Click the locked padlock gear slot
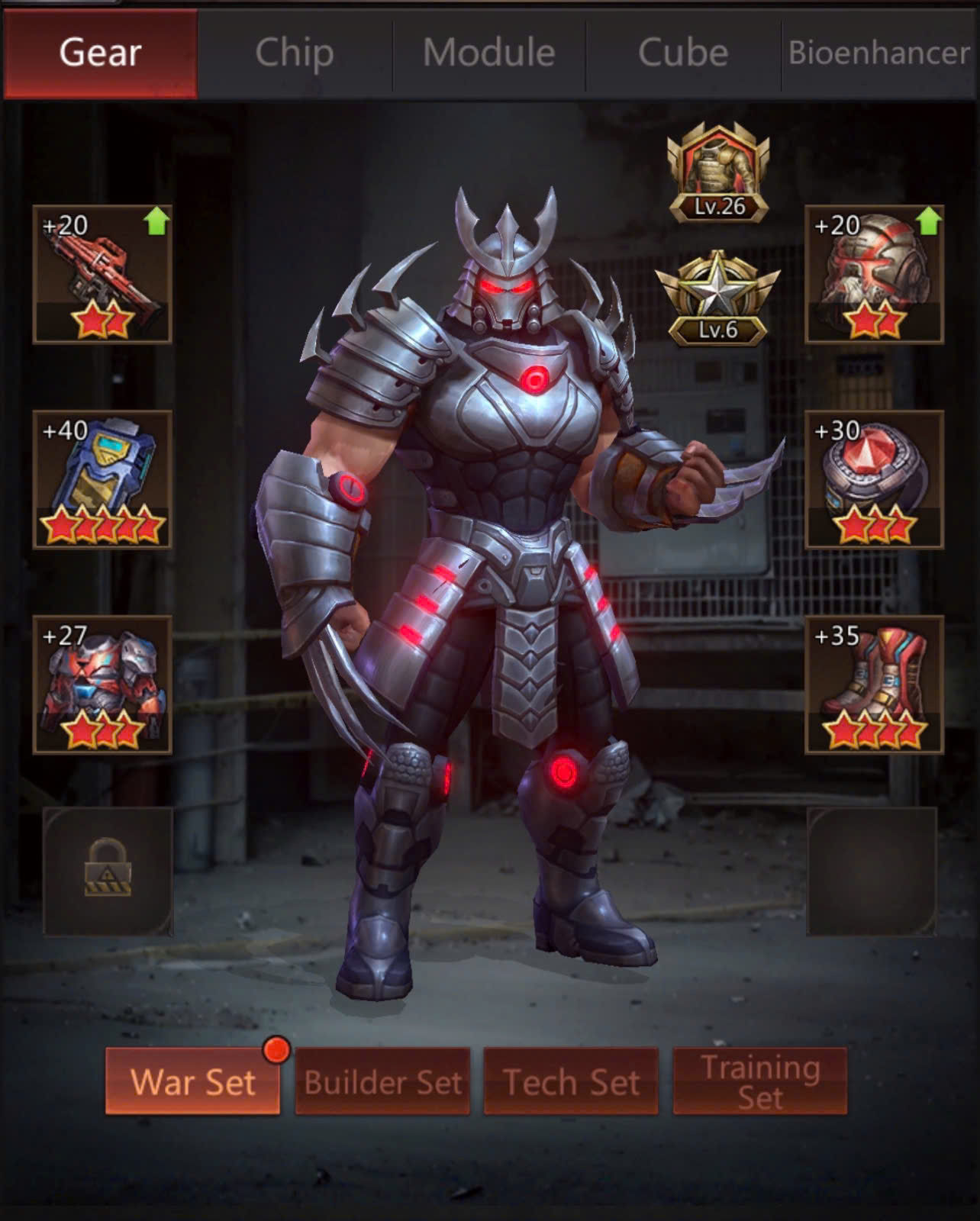Screen dimensions: 980x1221 pos(108,871)
